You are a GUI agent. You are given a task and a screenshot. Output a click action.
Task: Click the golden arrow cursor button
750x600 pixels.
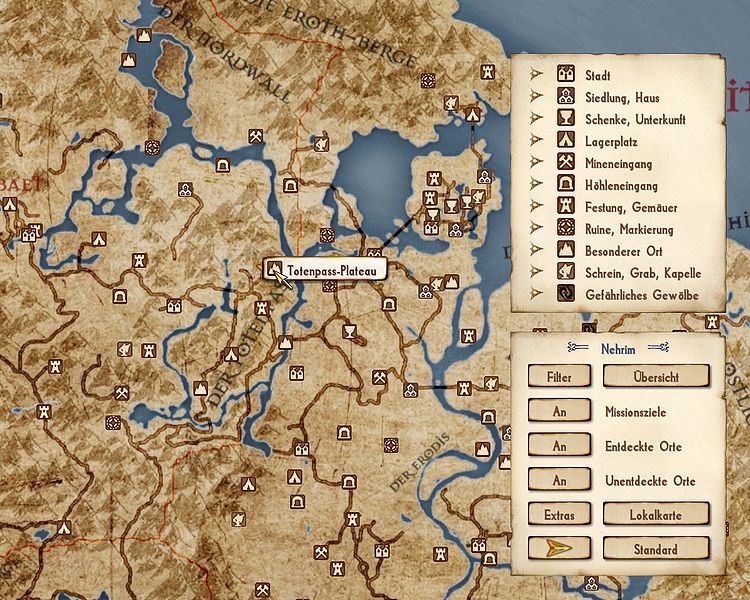tap(560, 549)
